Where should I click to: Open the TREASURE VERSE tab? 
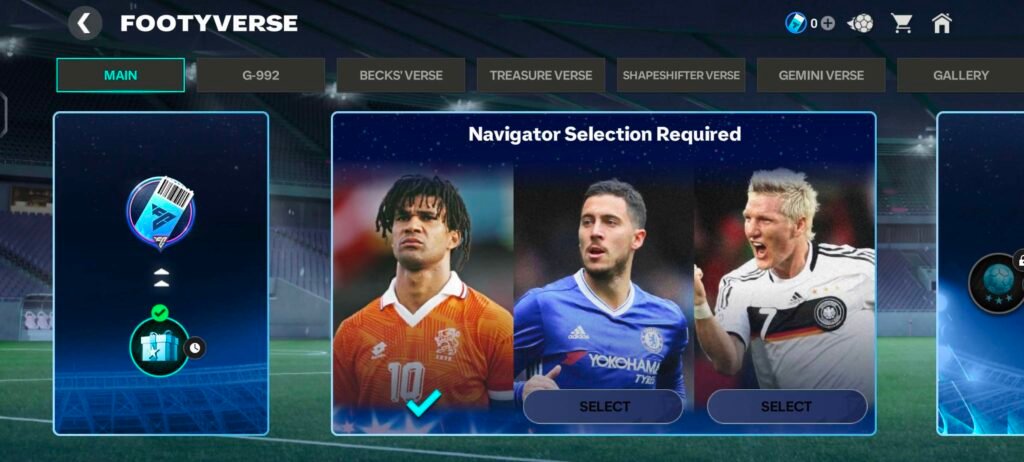click(541, 75)
